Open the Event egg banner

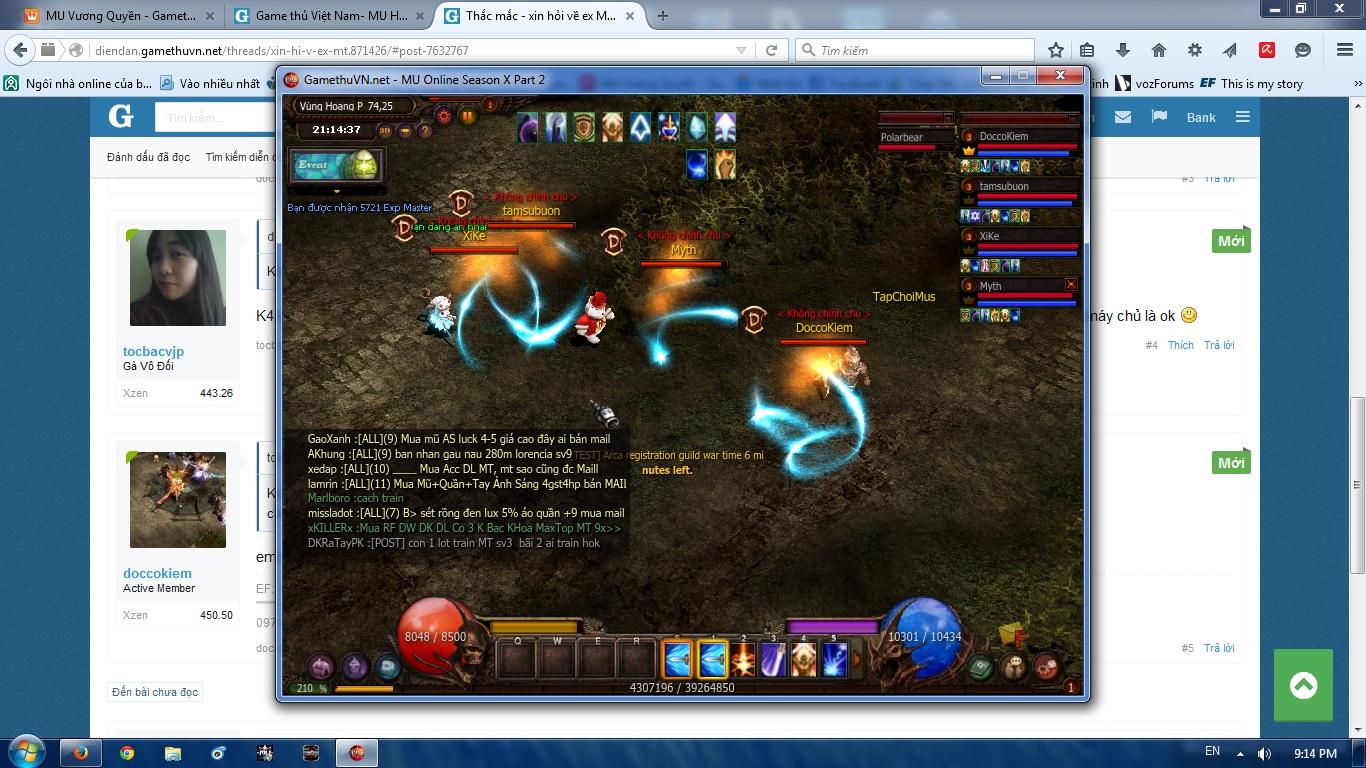tap(336, 166)
